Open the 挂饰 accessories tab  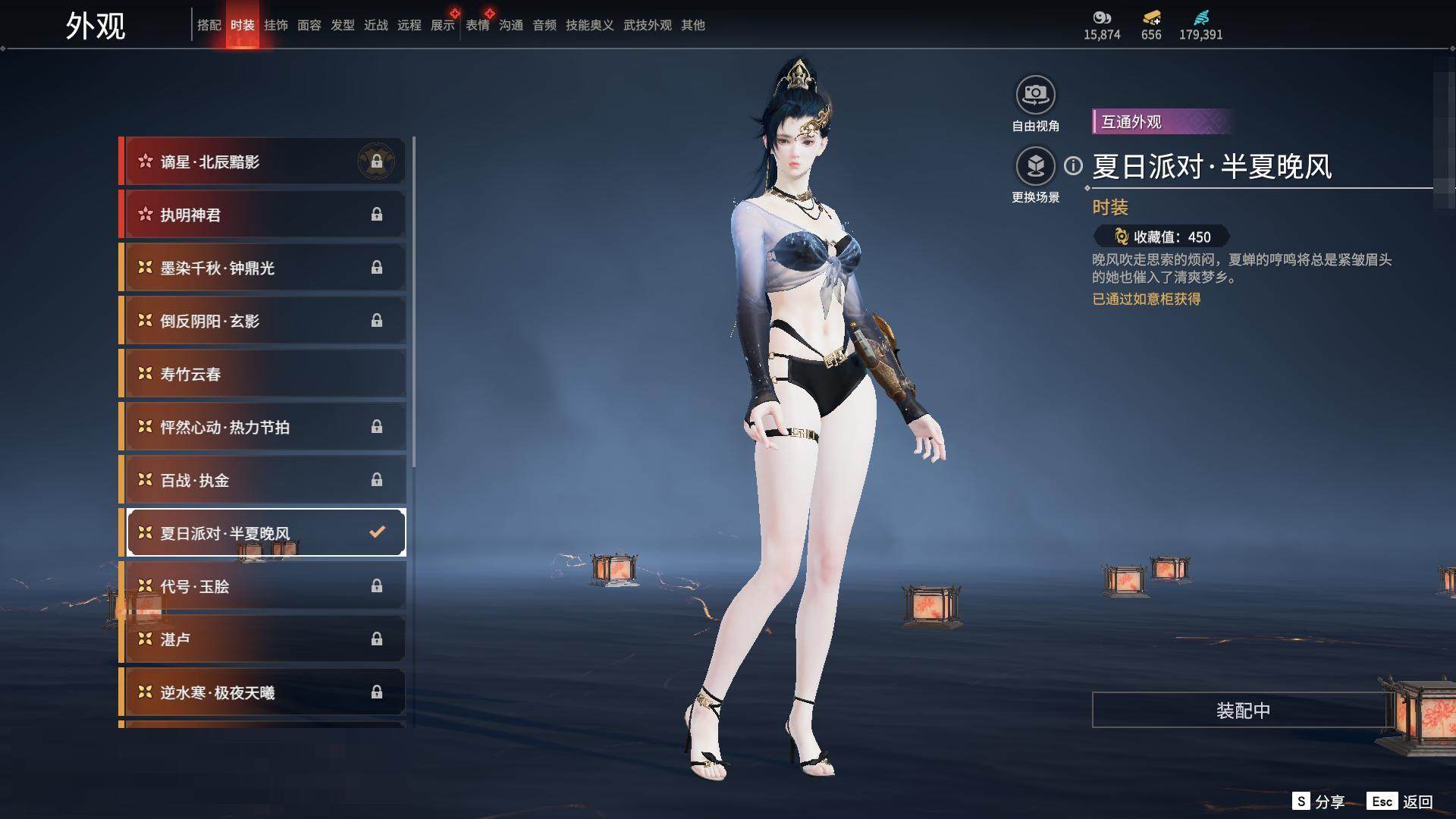tap(276, 25)
